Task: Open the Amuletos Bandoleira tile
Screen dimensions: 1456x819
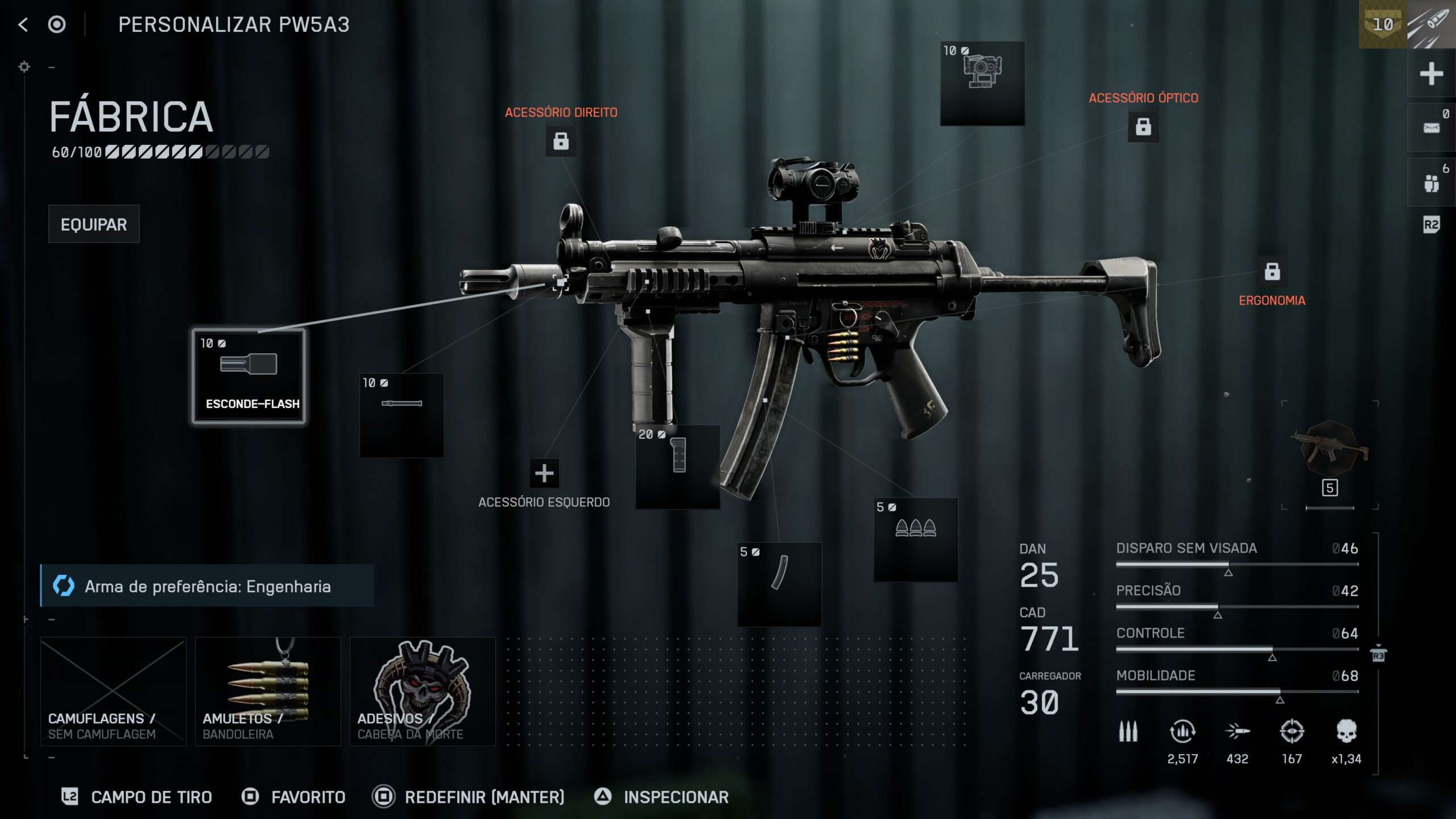Action: [x=268, y=691]
